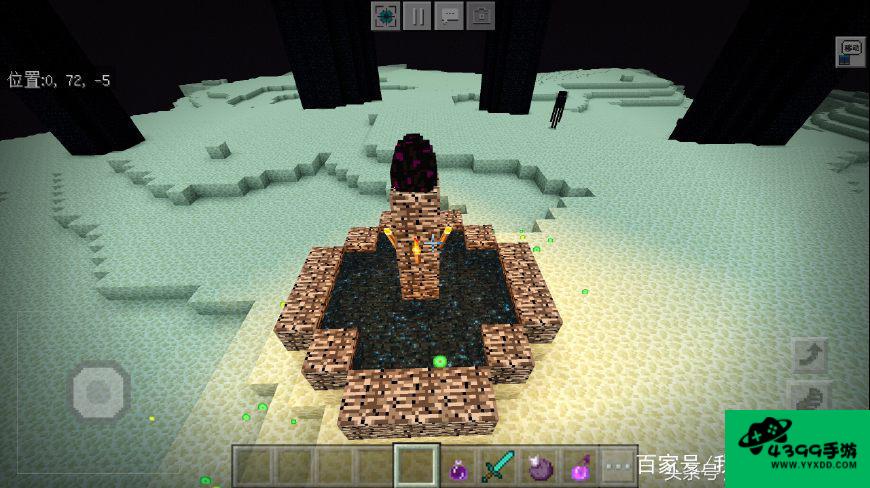Open the chat window

[449, 16]
